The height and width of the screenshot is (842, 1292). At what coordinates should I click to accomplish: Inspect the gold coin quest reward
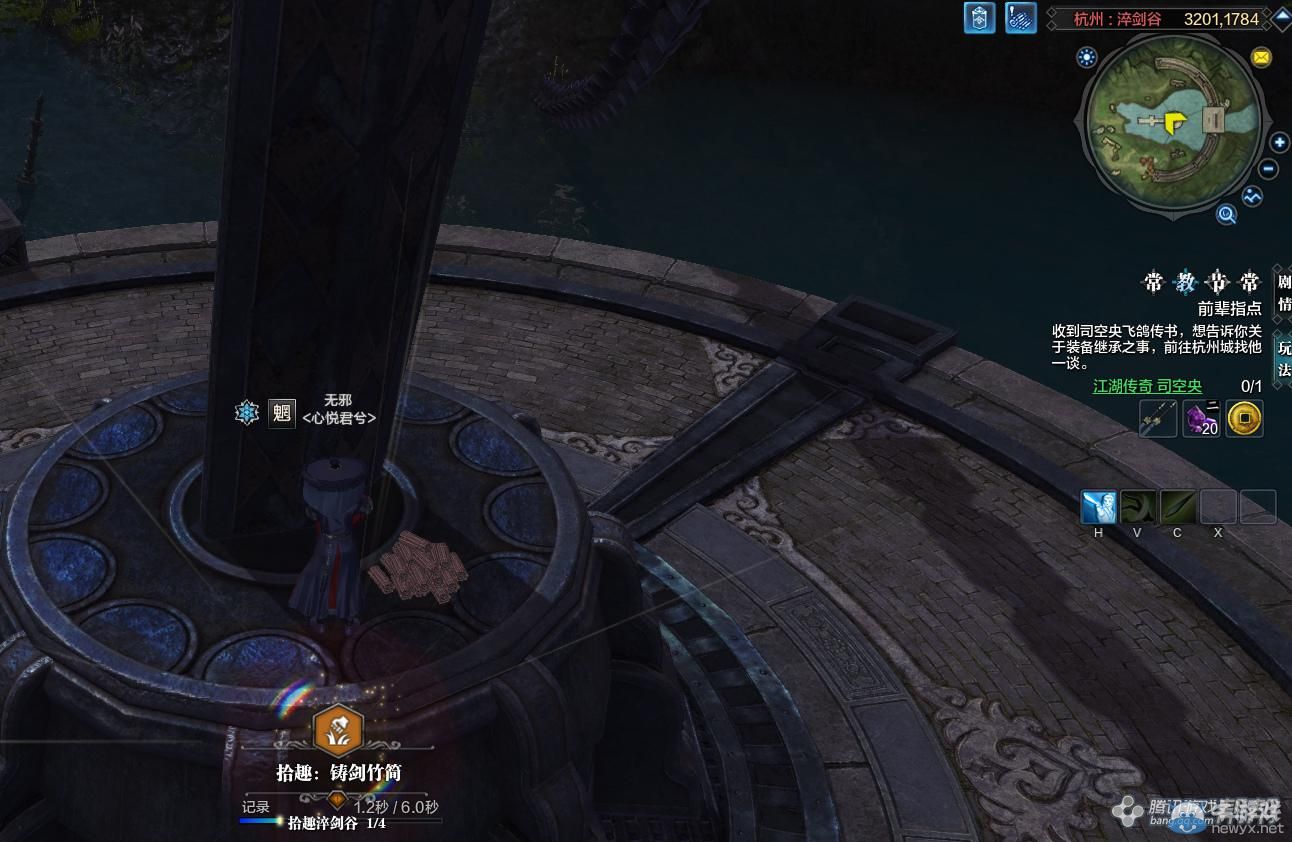(1244, 418)
